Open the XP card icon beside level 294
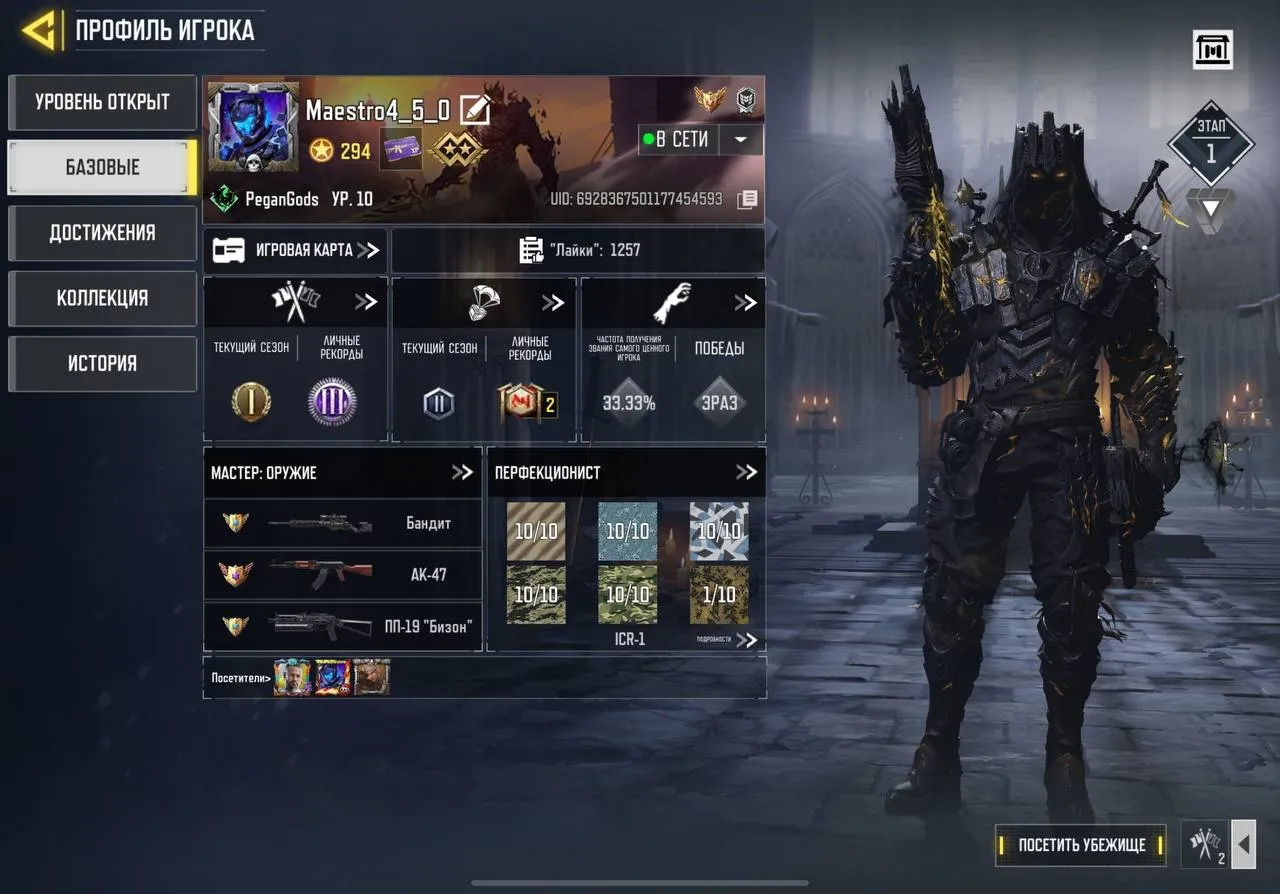 (x=400, y=152)
